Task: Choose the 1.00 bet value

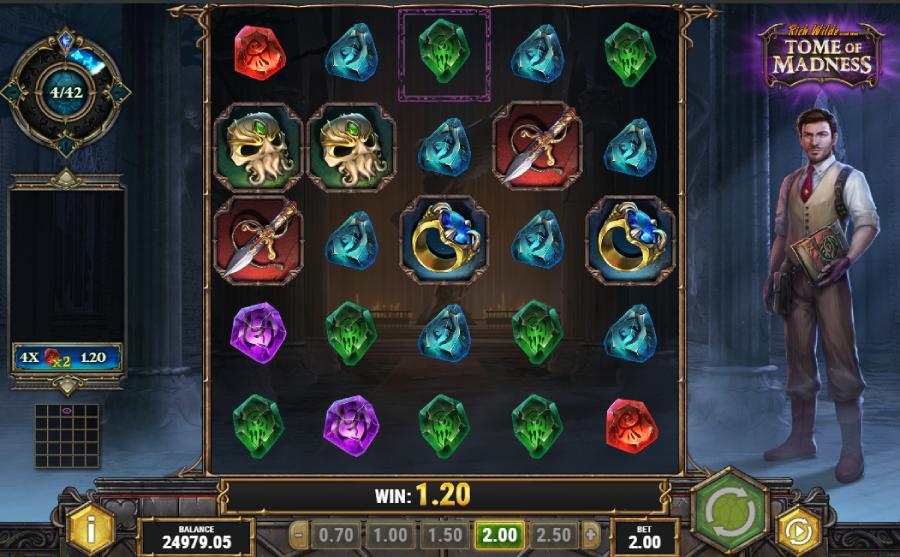Action: pyautogui.click(x=391, y=534)
